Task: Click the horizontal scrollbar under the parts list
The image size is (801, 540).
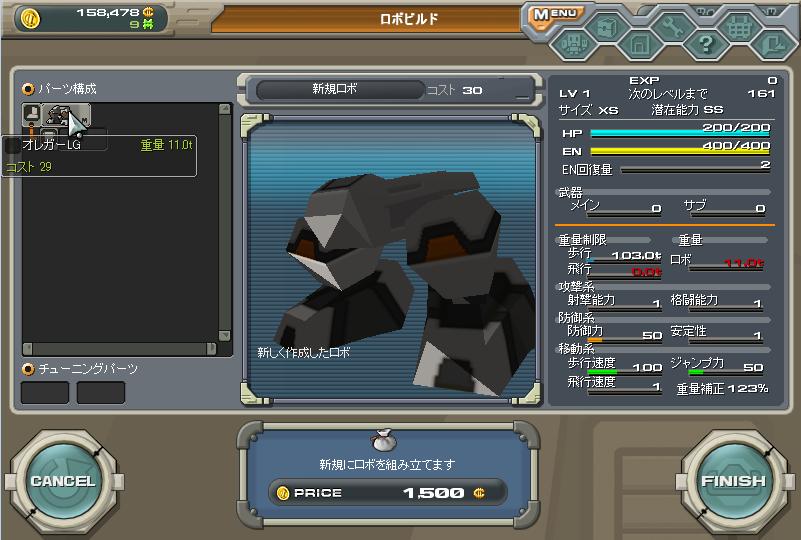Action: click(x=122, y=349)
